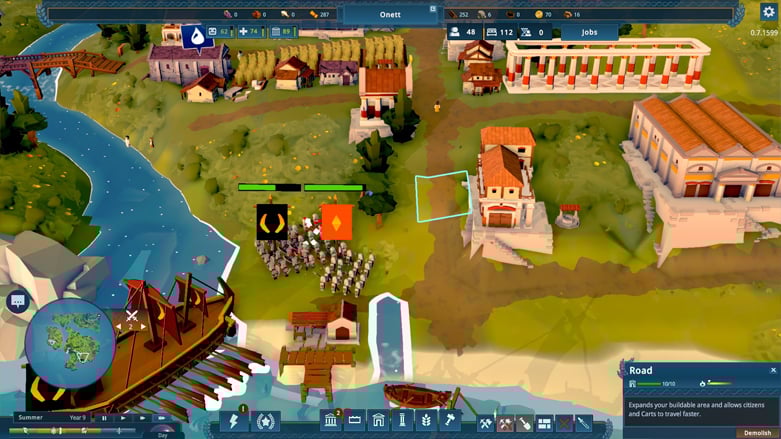
Task: Open the settings gear menu
Action: pyautogui.click(x=768, y=12)
